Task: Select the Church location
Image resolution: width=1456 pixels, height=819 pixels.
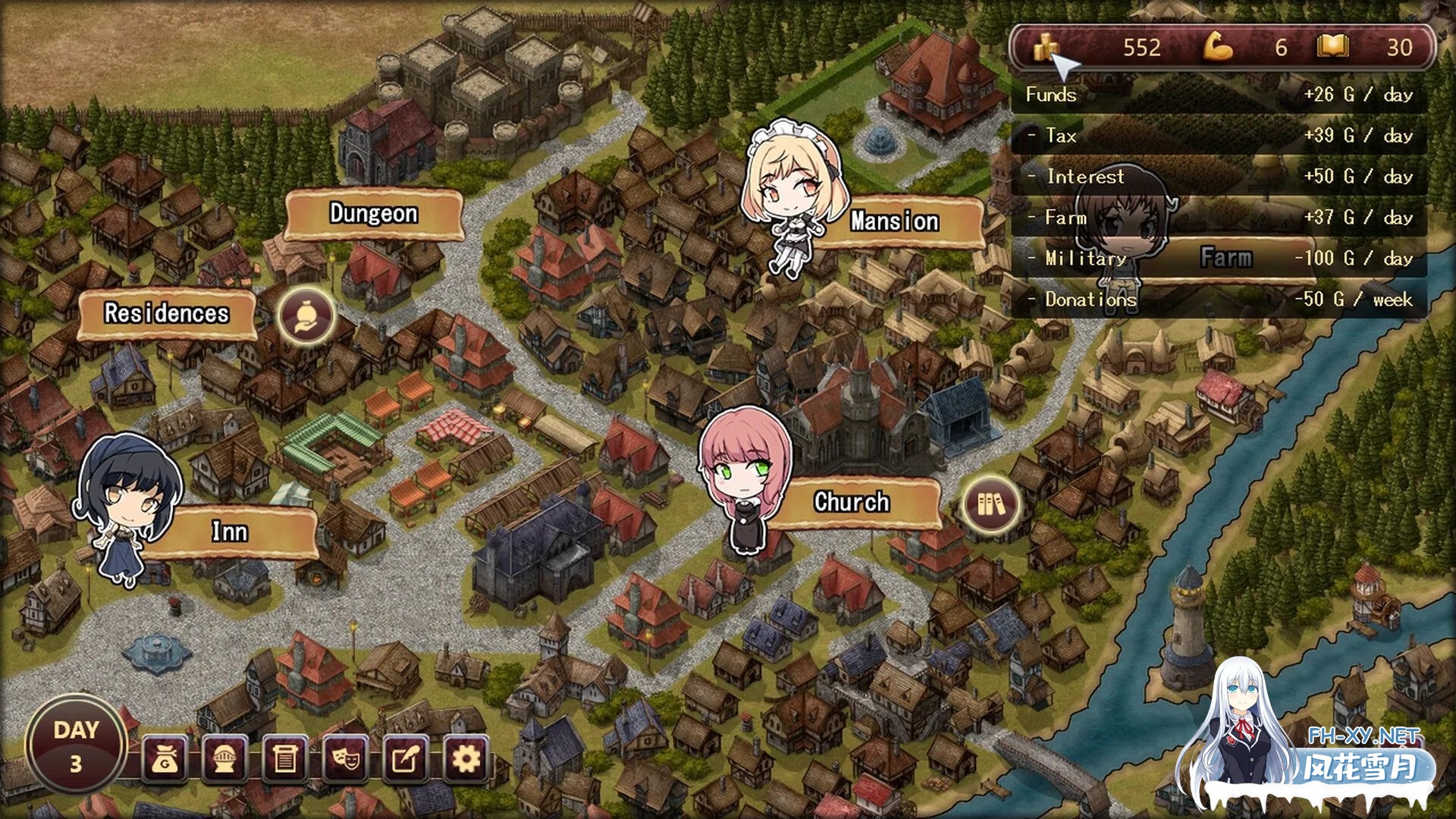Action: [852, 502]
